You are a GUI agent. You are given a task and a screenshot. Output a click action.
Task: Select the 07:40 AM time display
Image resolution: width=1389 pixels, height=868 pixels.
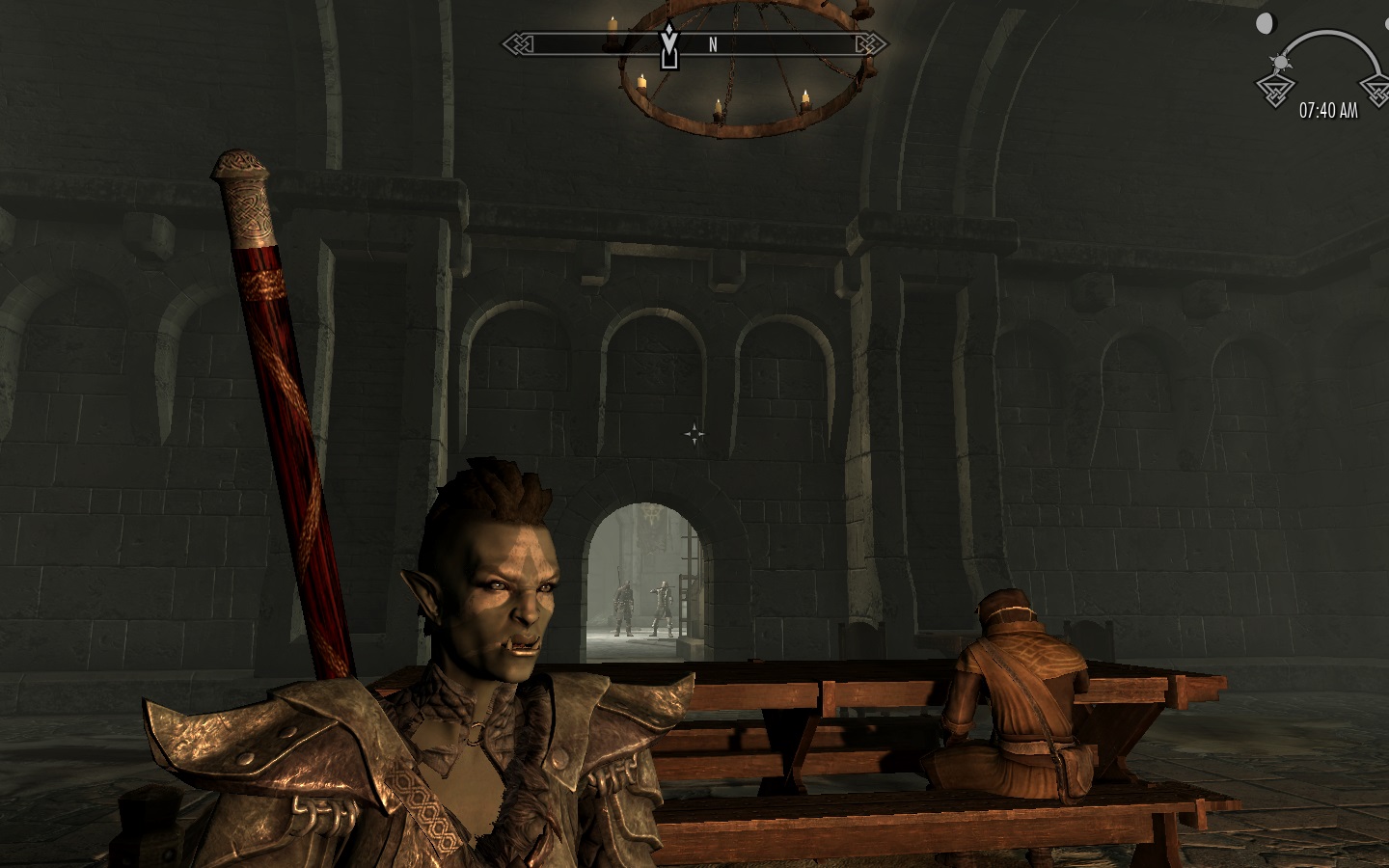coord(1328,110)
